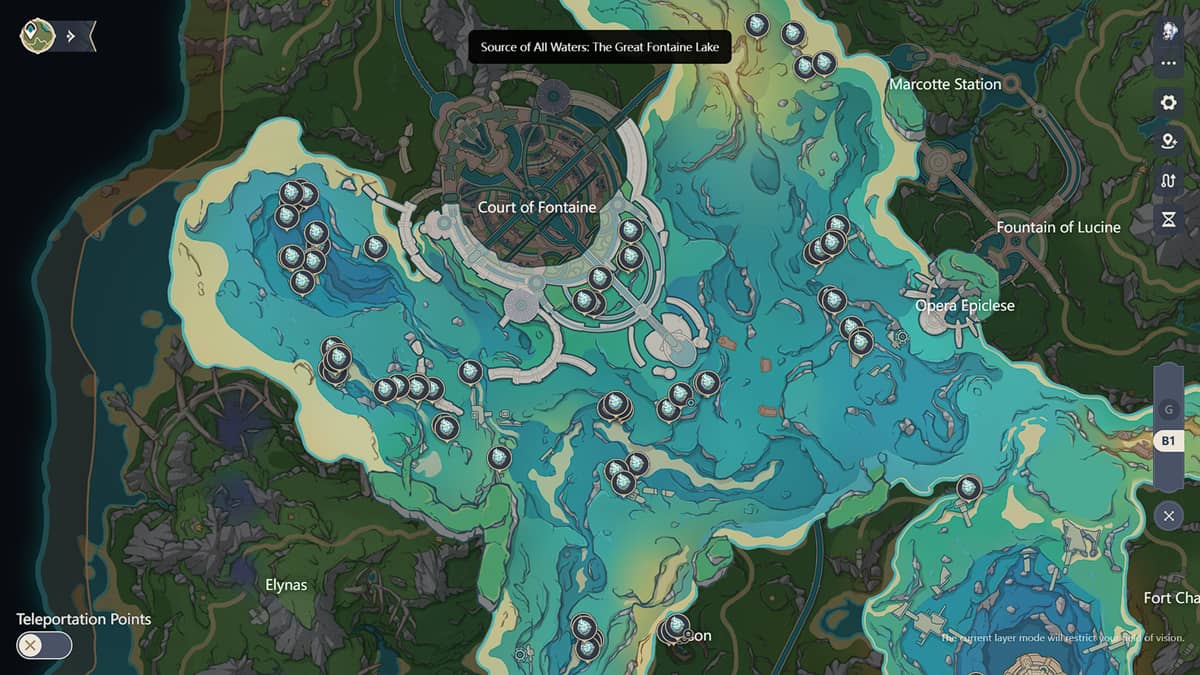This screenshot has height=675, width=1200.
Task: Select the Fountain of Lucine label
Action: coord(1058,227)
